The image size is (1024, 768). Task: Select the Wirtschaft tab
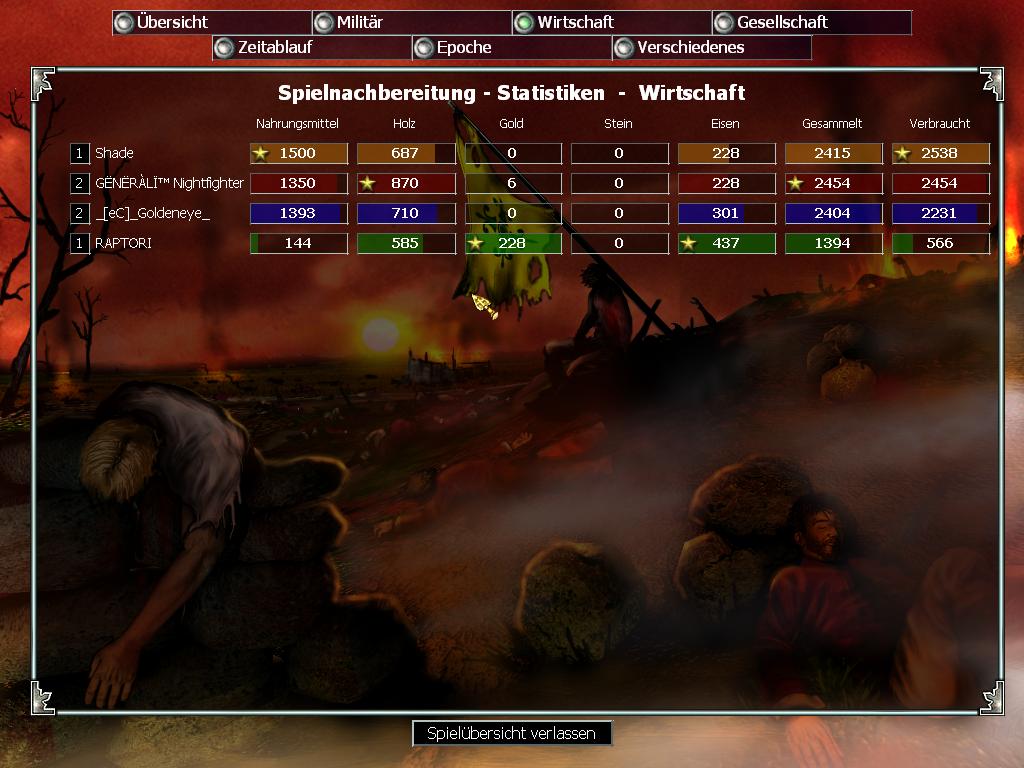(611, 22)
